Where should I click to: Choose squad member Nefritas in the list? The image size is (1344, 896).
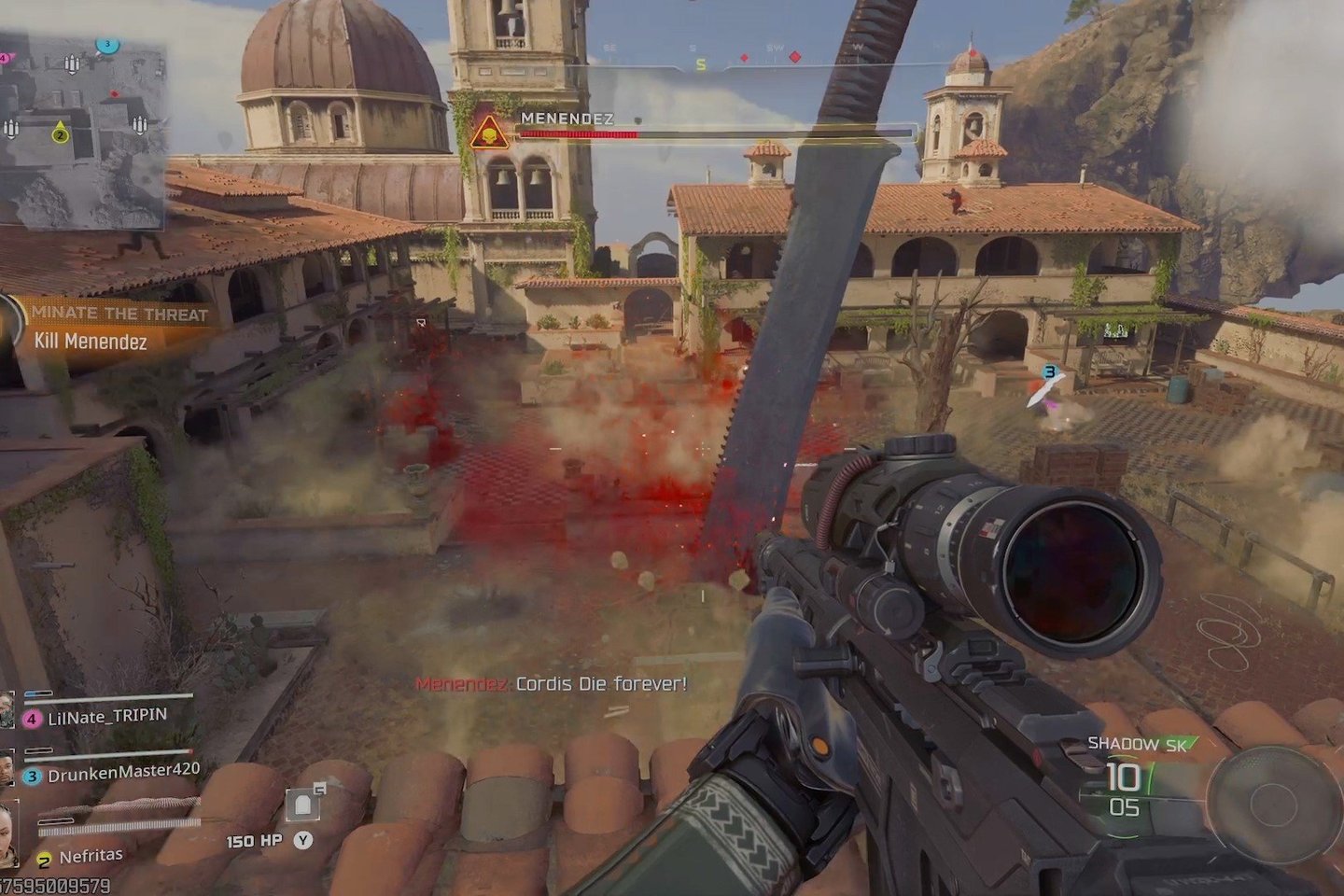91,856
